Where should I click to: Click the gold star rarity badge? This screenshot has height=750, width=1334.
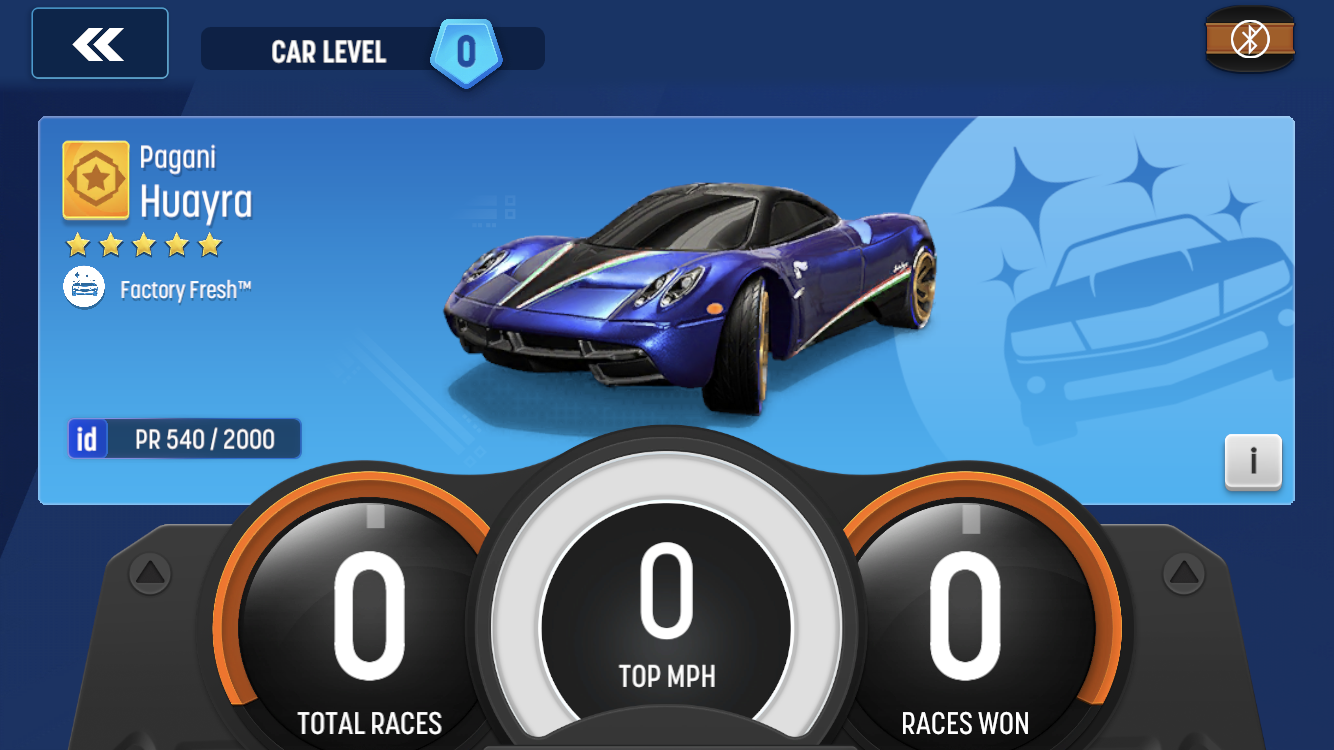[x=96, y=180]
